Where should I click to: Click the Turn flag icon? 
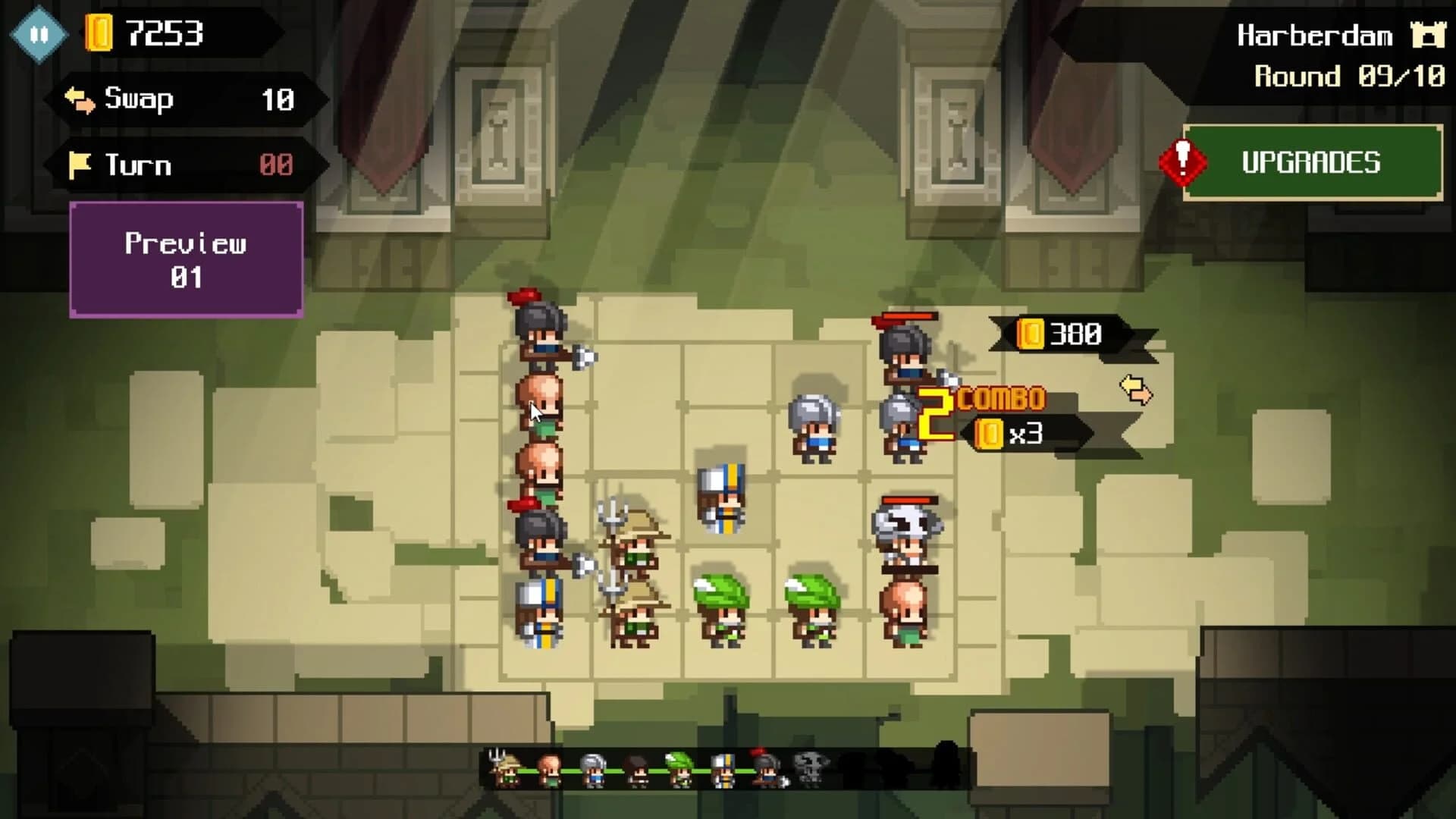pos(80,164)
